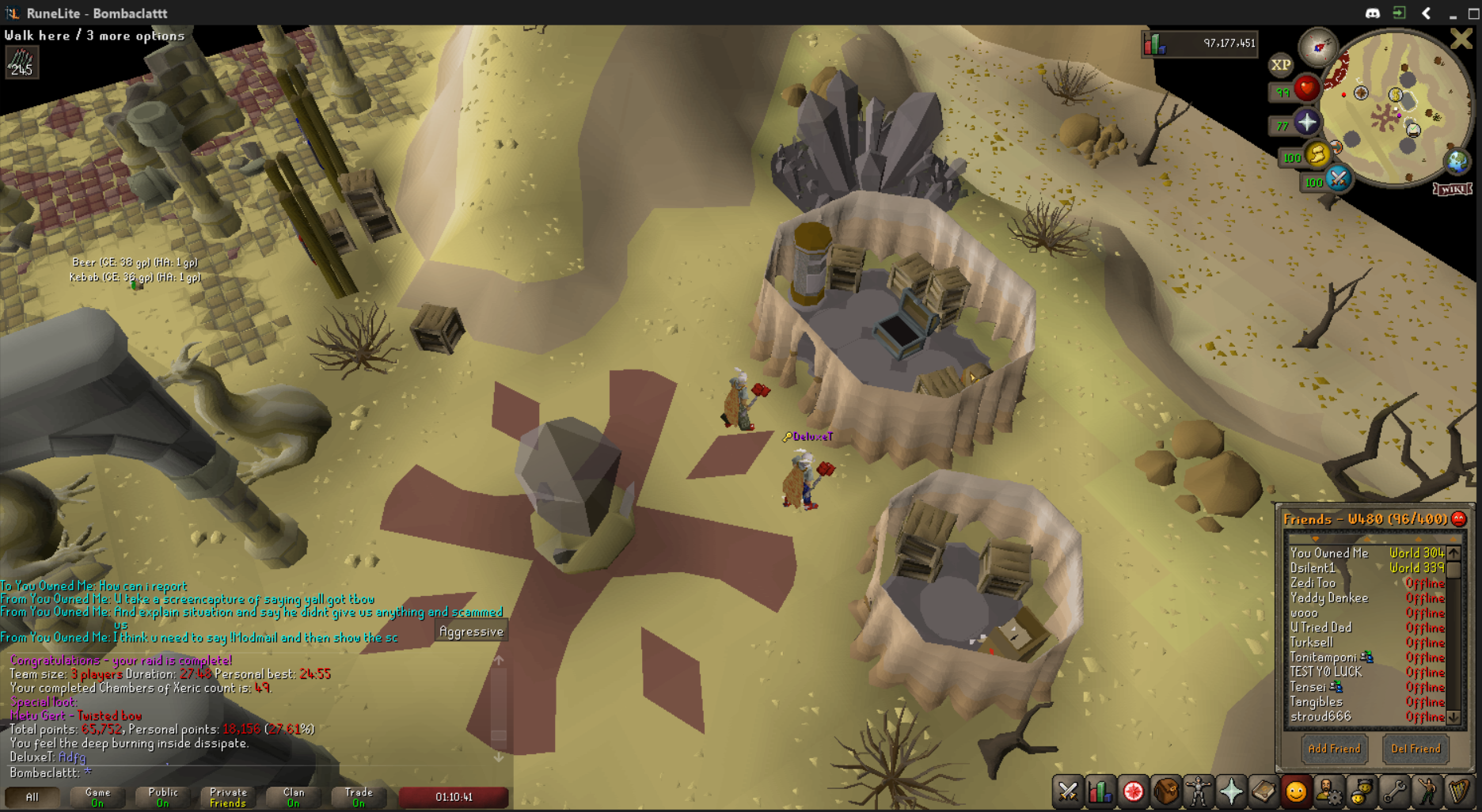Switch chat to the Clan tab
This screenshot has height=812, width=1482.
293,797
